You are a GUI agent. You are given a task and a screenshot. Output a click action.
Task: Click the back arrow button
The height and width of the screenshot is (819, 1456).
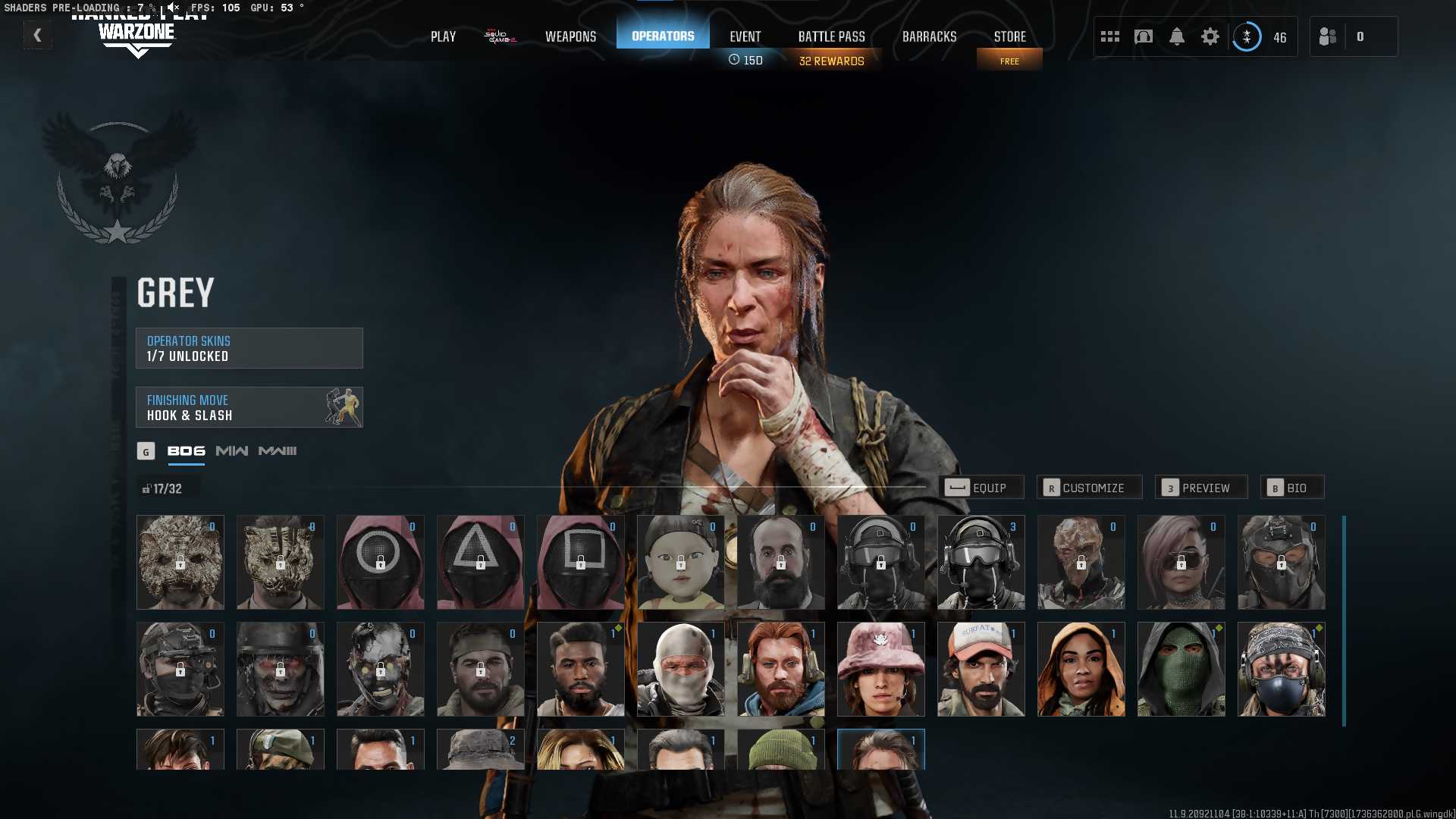[37, 35]
